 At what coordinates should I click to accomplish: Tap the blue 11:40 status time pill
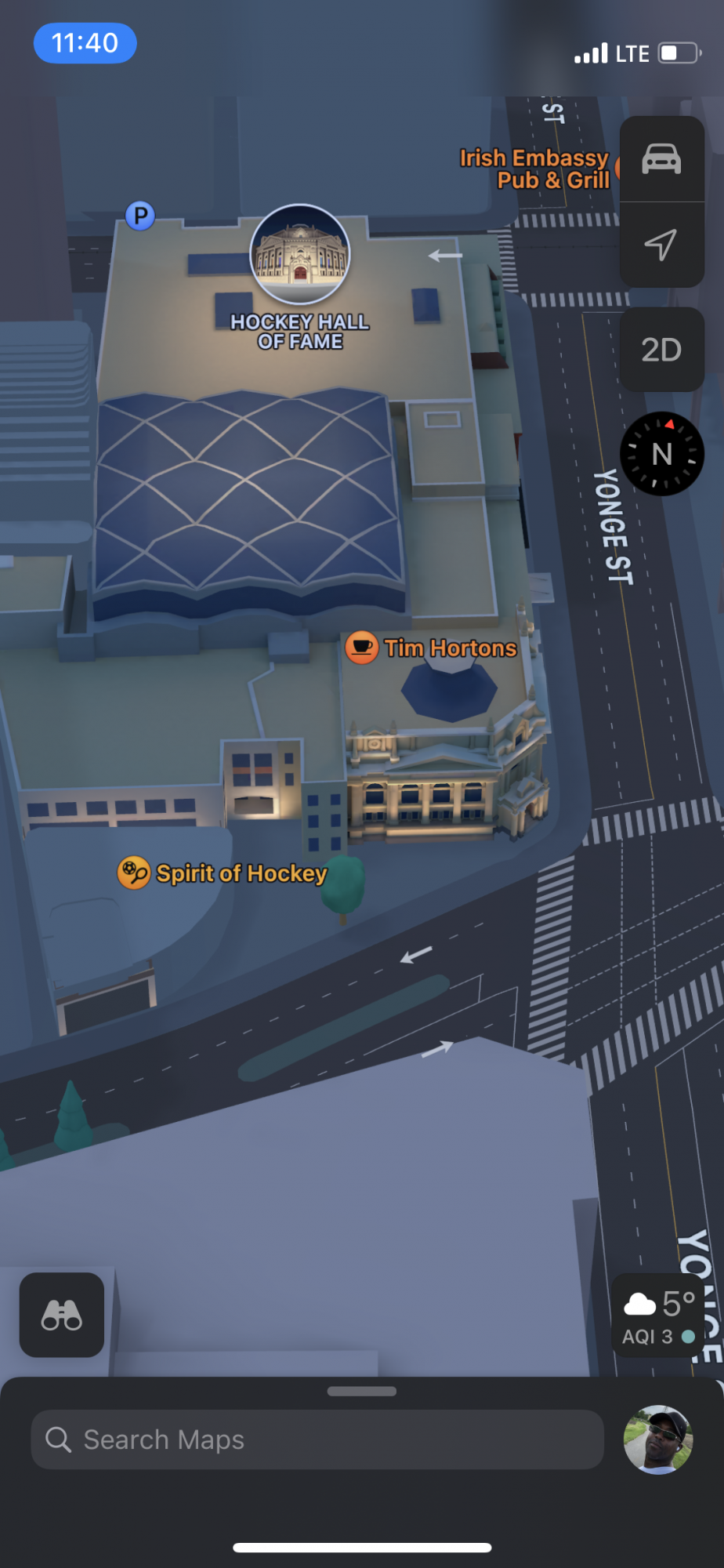(x=85, y=43)
